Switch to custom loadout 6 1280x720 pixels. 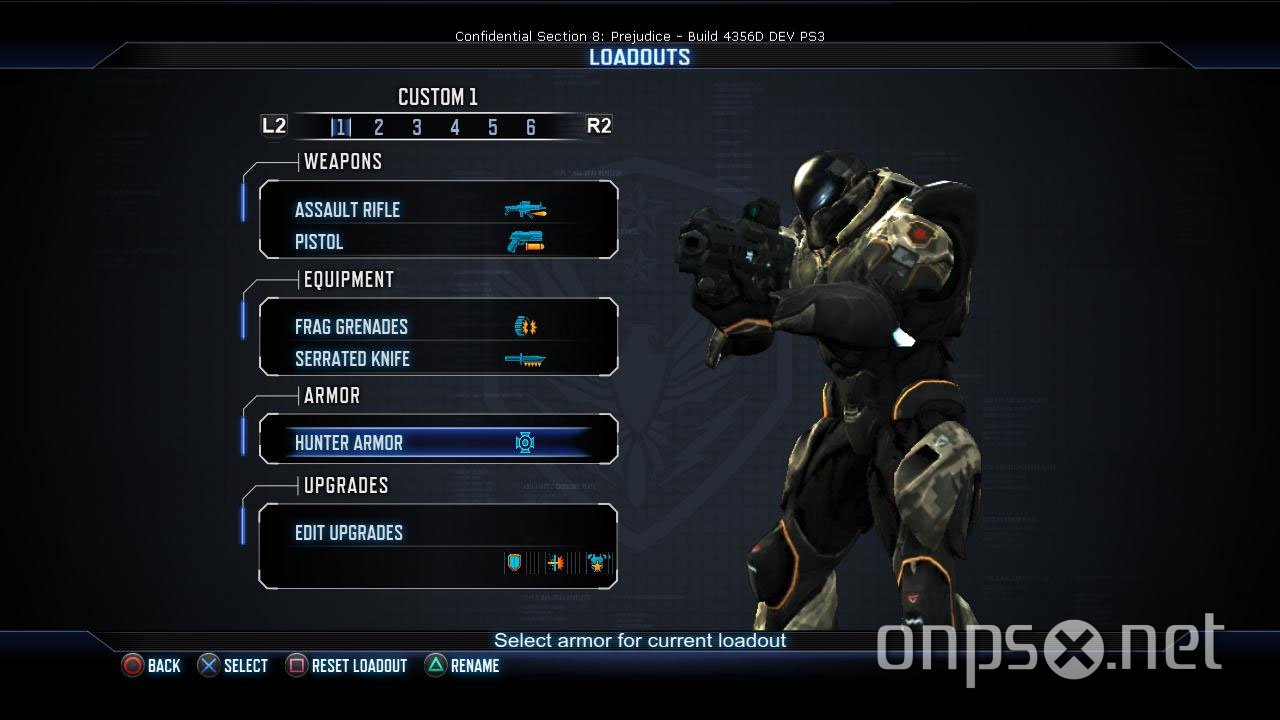tap(531, 127)
